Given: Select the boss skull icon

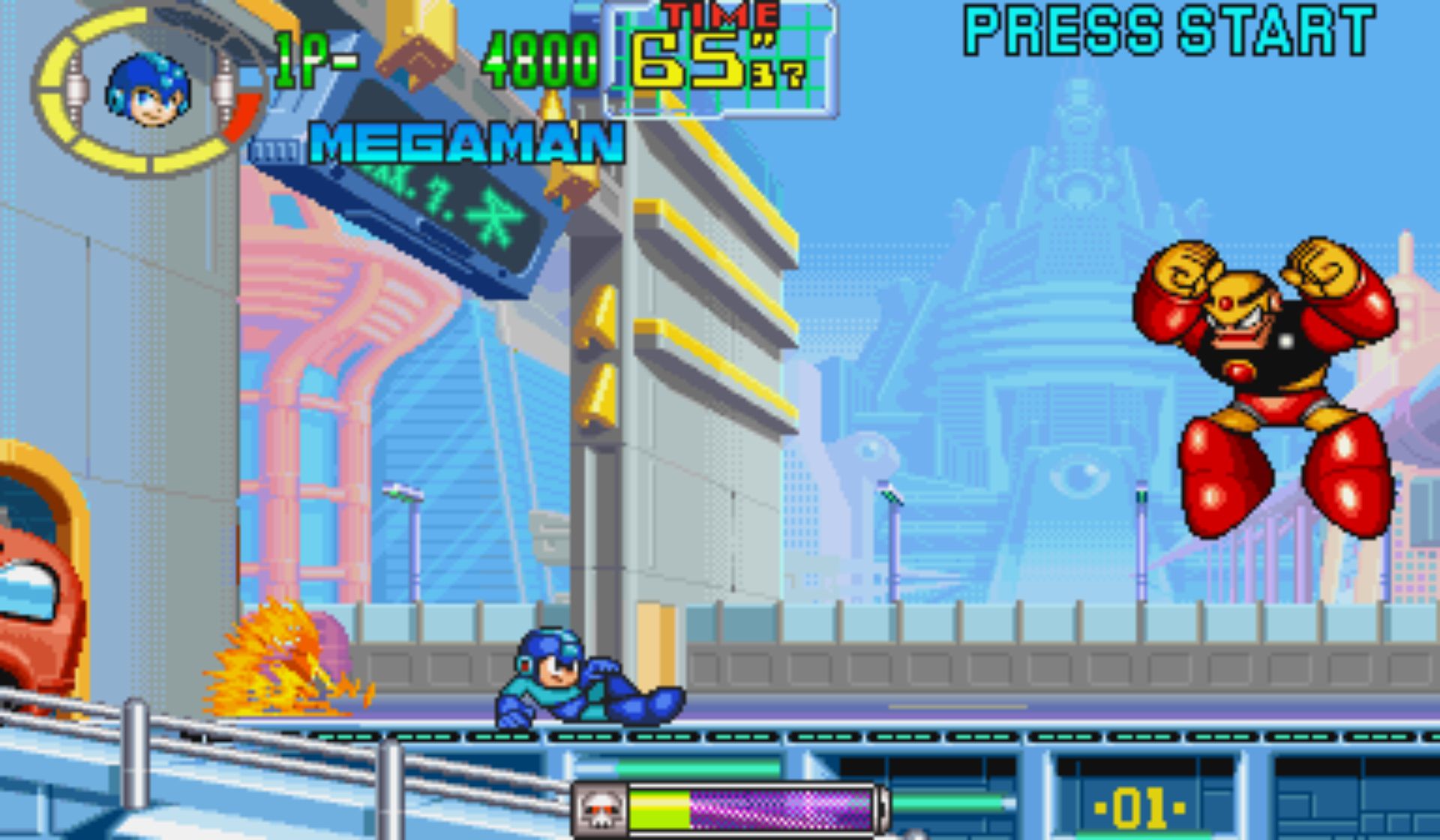Looking at the screenshot, I should [x=600, y=810].
